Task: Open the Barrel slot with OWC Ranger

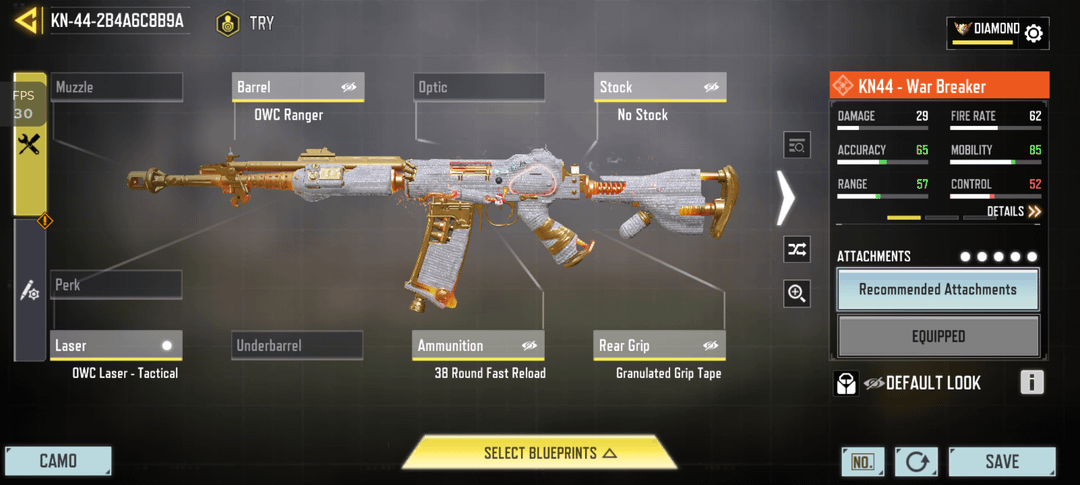Action: [x=298, y=88]
